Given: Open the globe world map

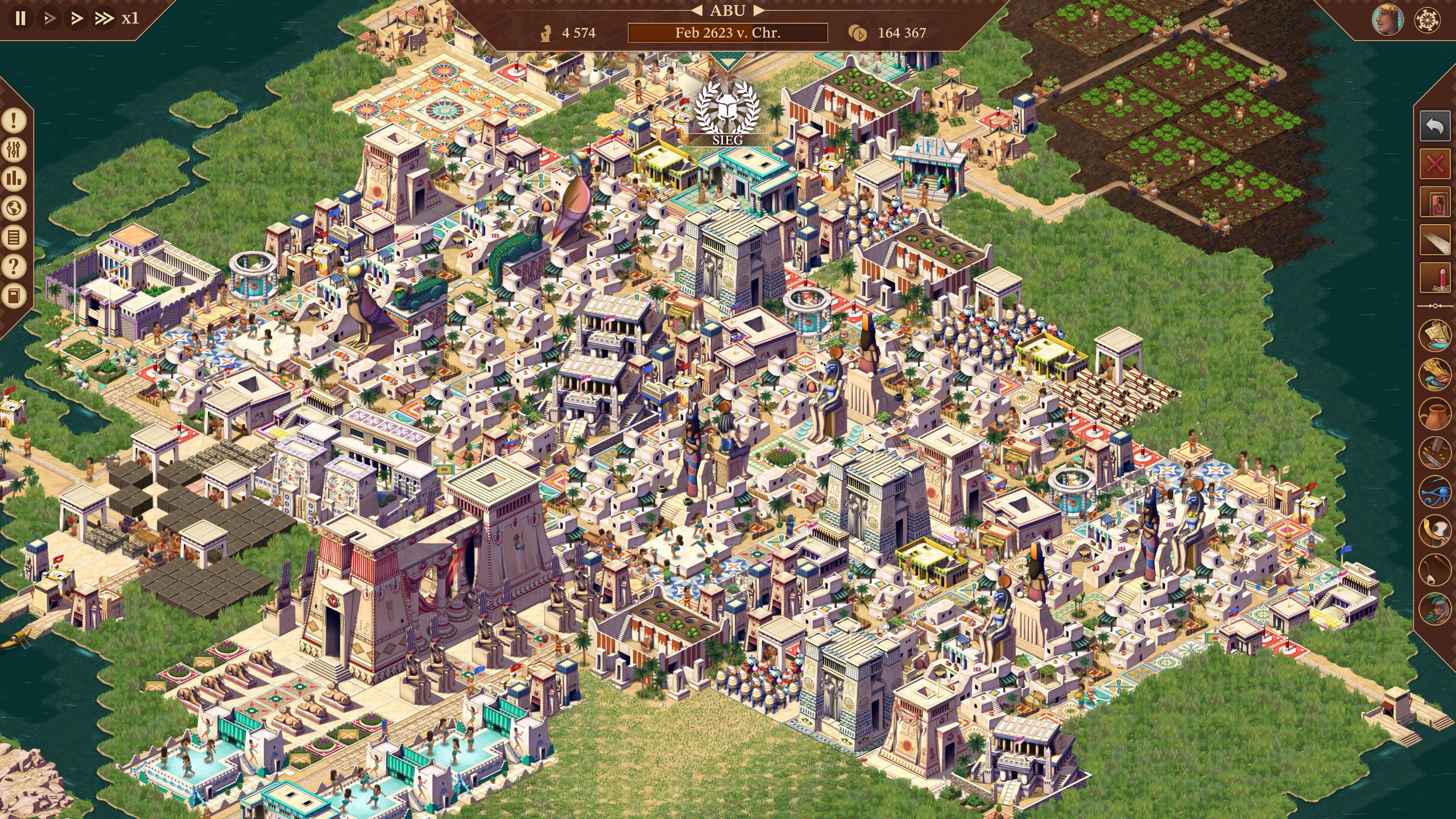Looking at the screenshot, I should [14, 208].
